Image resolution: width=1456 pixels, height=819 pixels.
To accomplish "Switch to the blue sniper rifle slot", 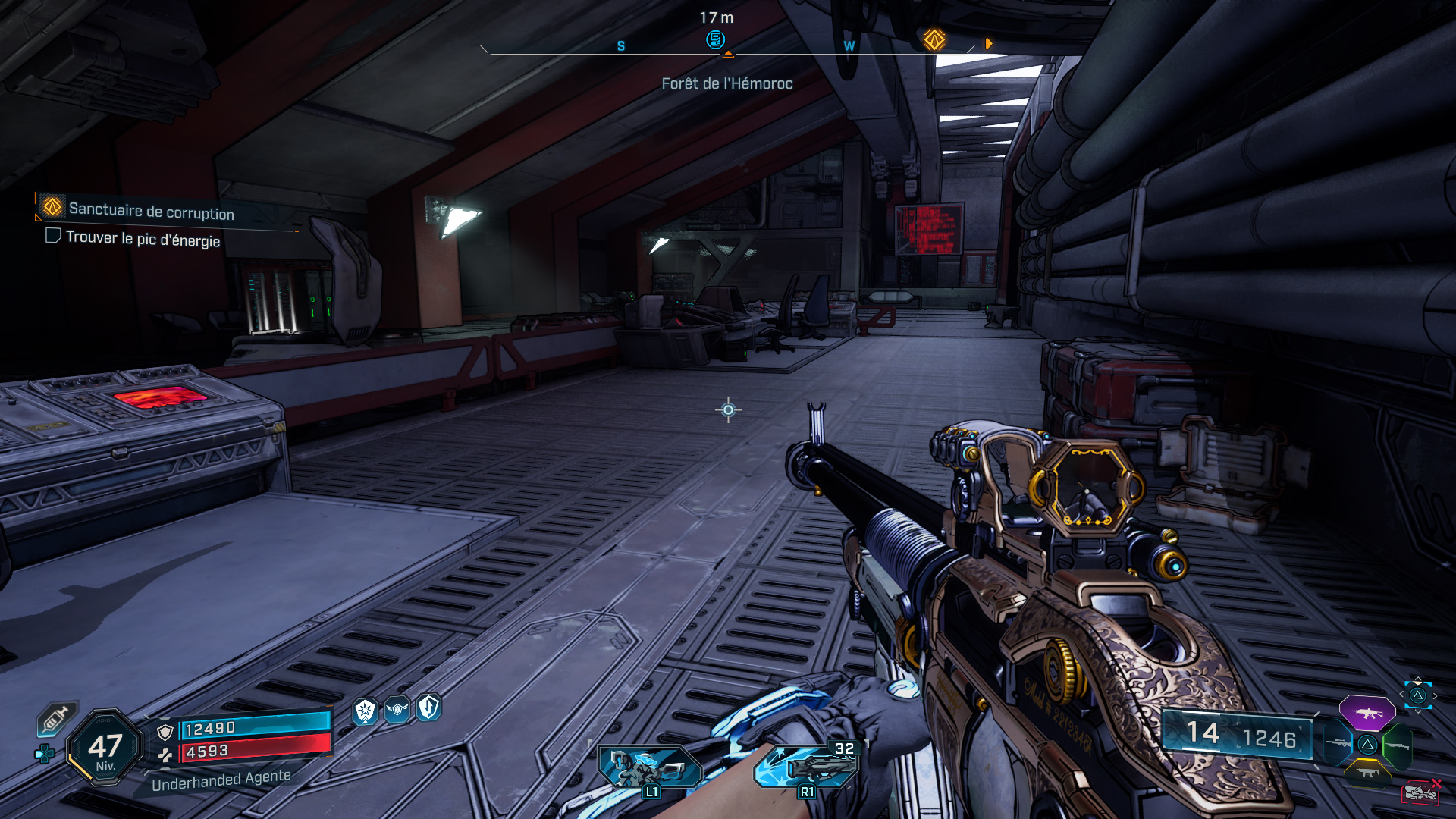I will 1338,743.
